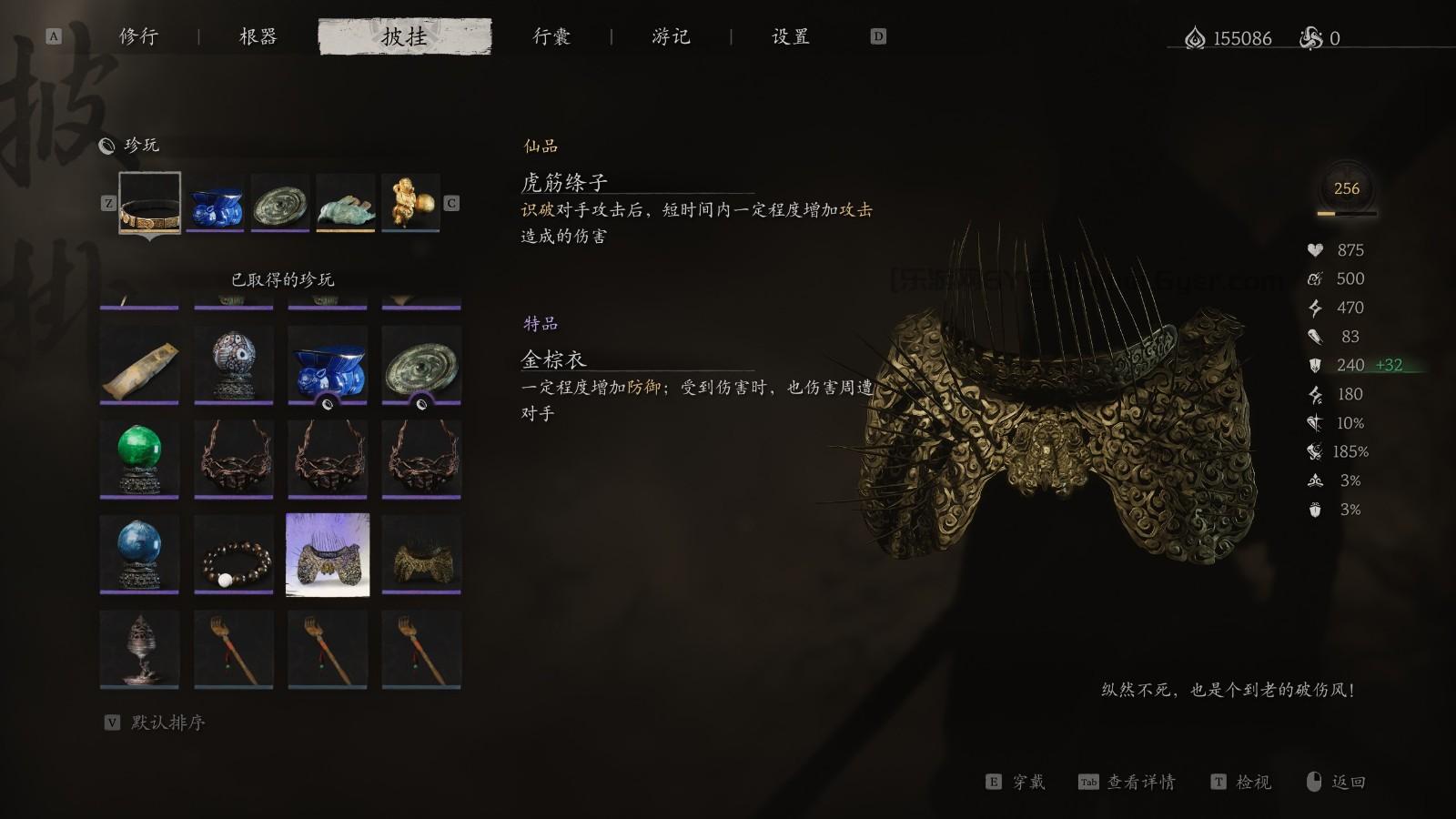Click the currency icon showing 155086

pyautogui.click(x=1196, y=38)
